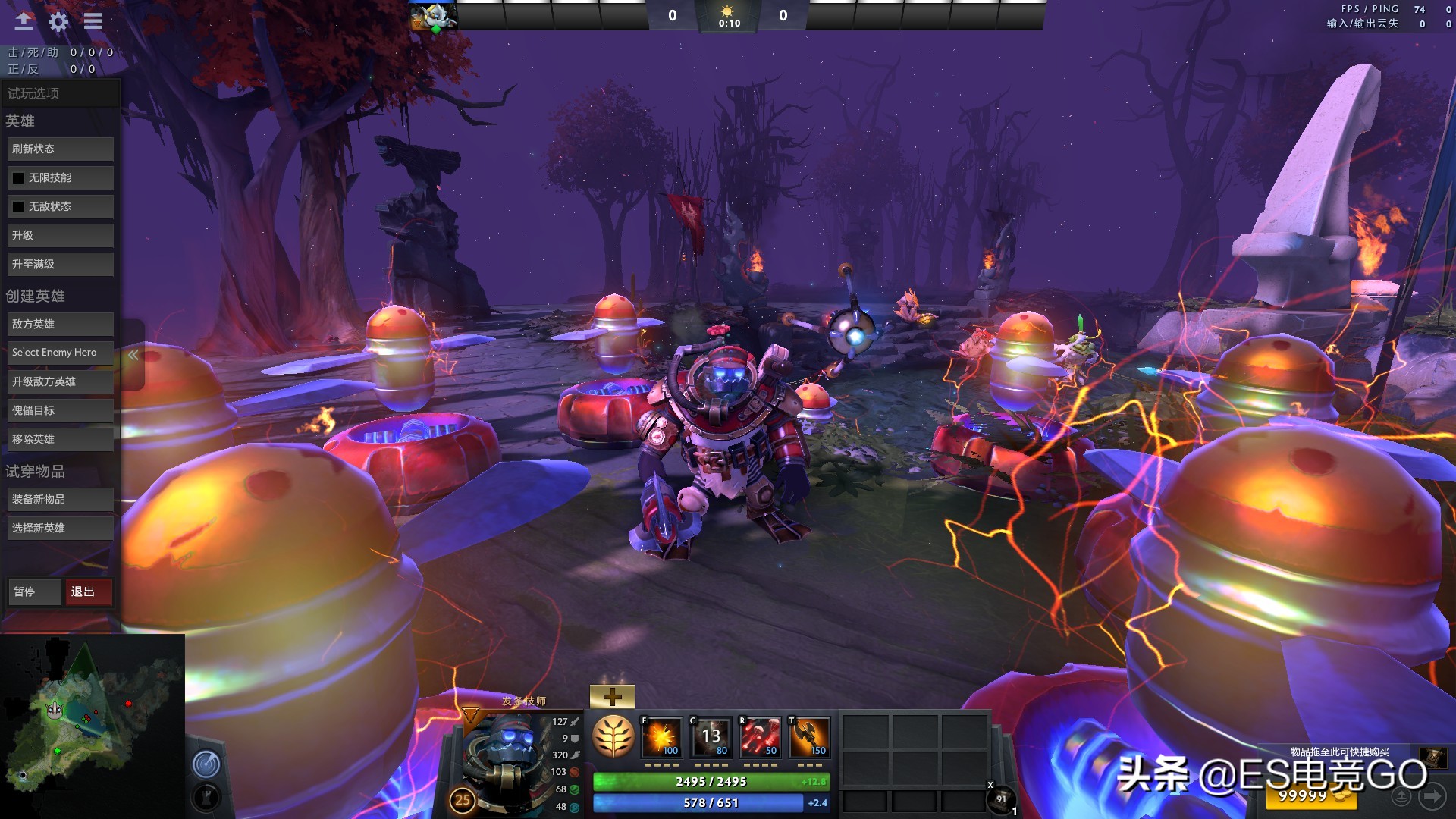1456x819 pixels.
Task: Open settings via the gear icon
Action: pyautogui.click(x=58, y=22)
